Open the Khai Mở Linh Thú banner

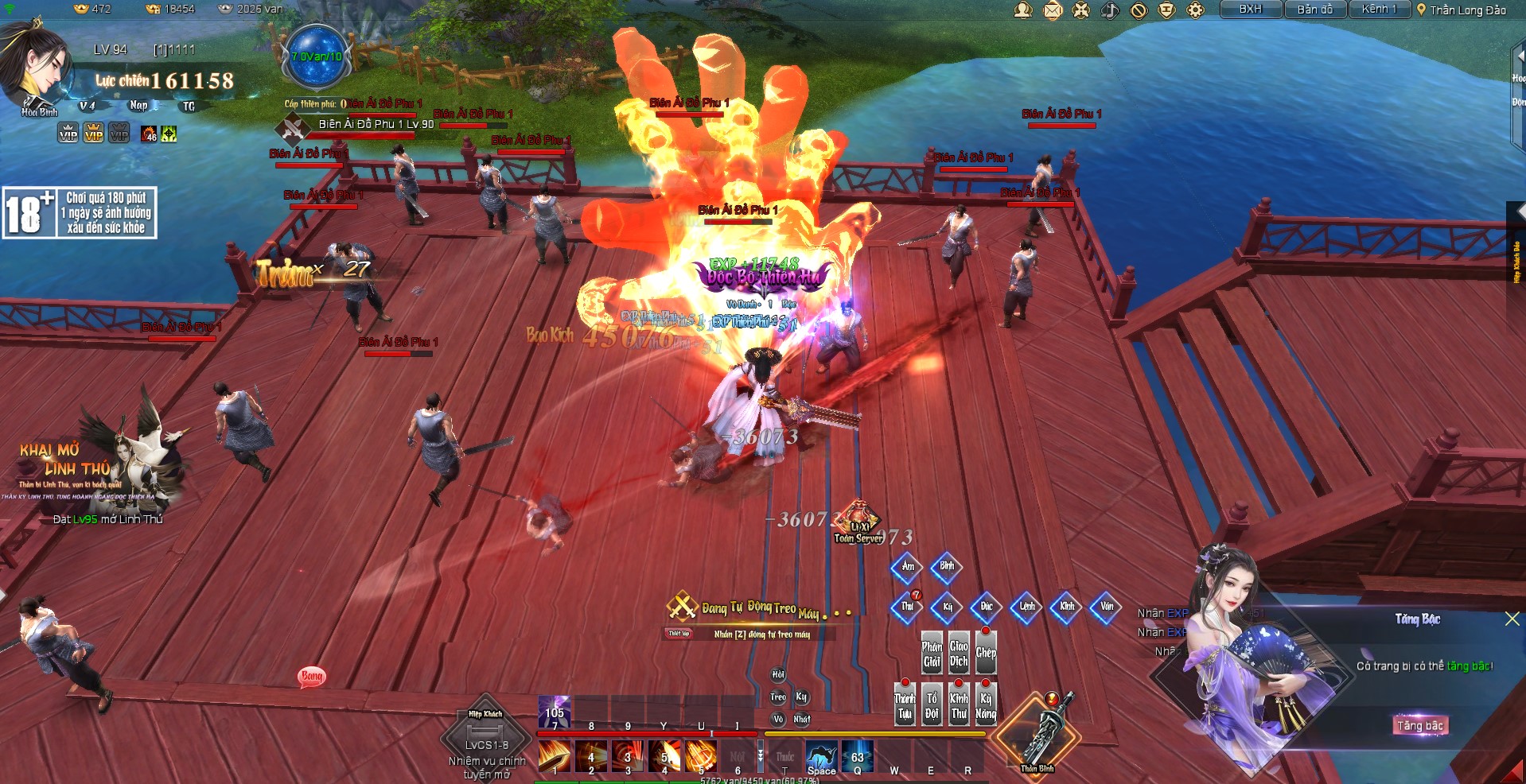point(95,465)
